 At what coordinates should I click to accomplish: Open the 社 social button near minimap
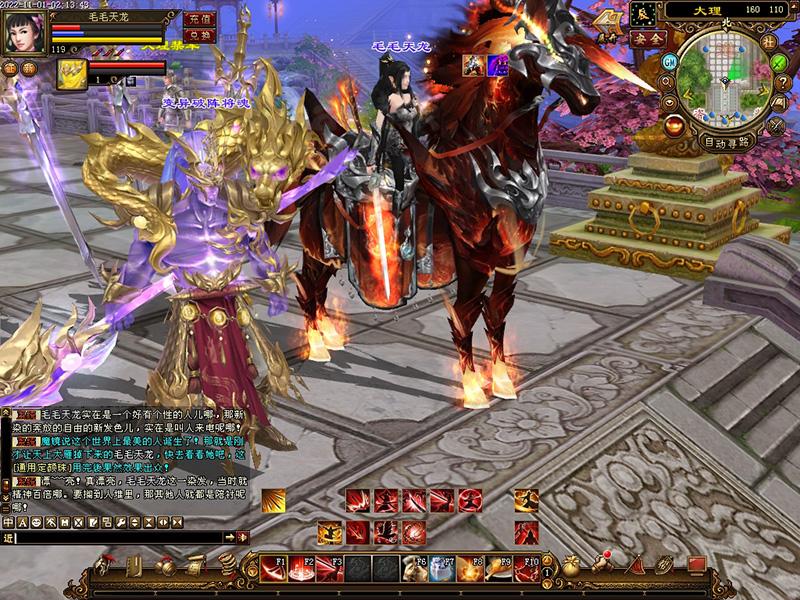[769, 41]
